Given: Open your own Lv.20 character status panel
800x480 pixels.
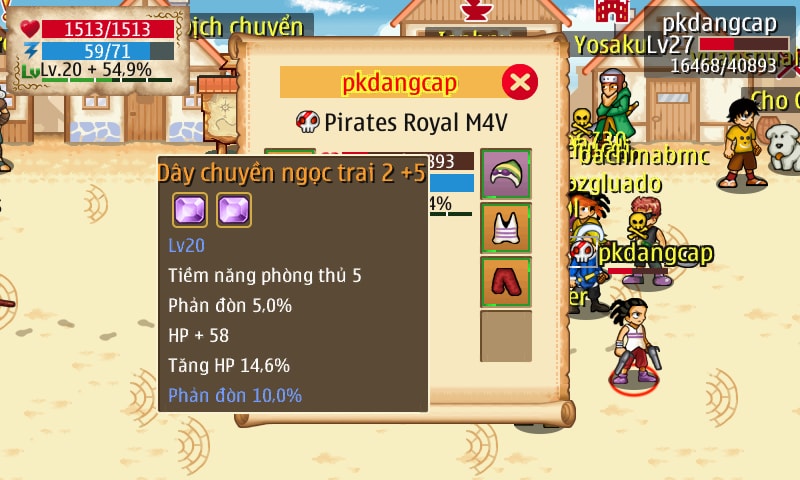Looking at the screenshot, I should tap(97, 49).
